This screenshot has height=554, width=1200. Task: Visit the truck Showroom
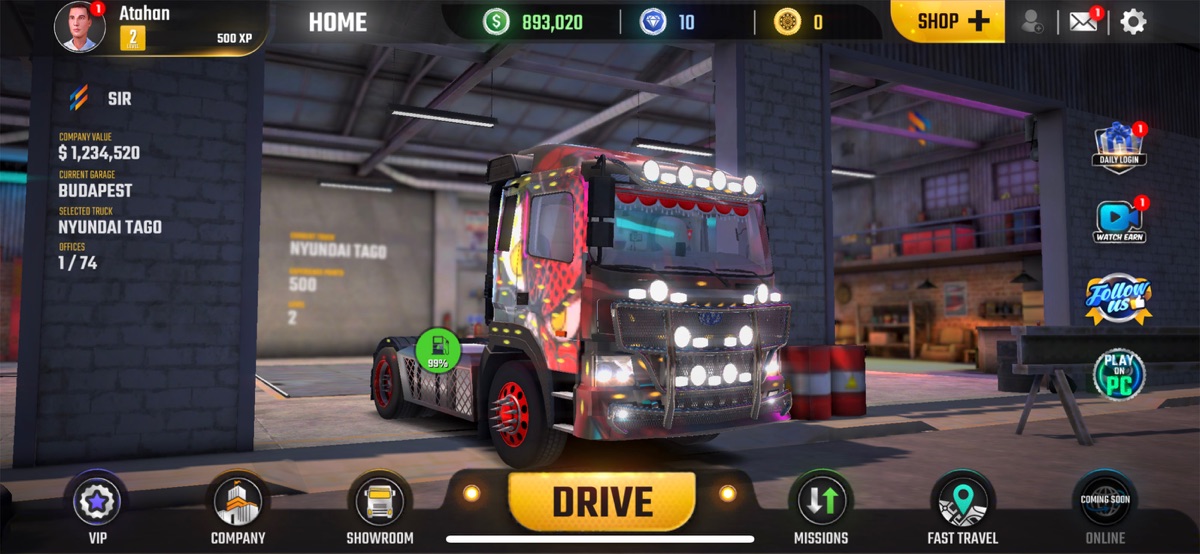tap(380, 502)
